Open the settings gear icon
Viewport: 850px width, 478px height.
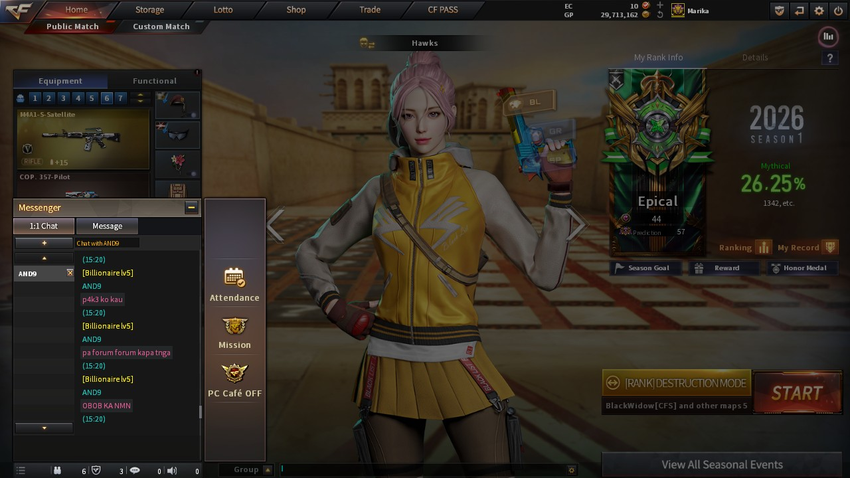pyautogui.click(x=819, y=10)
